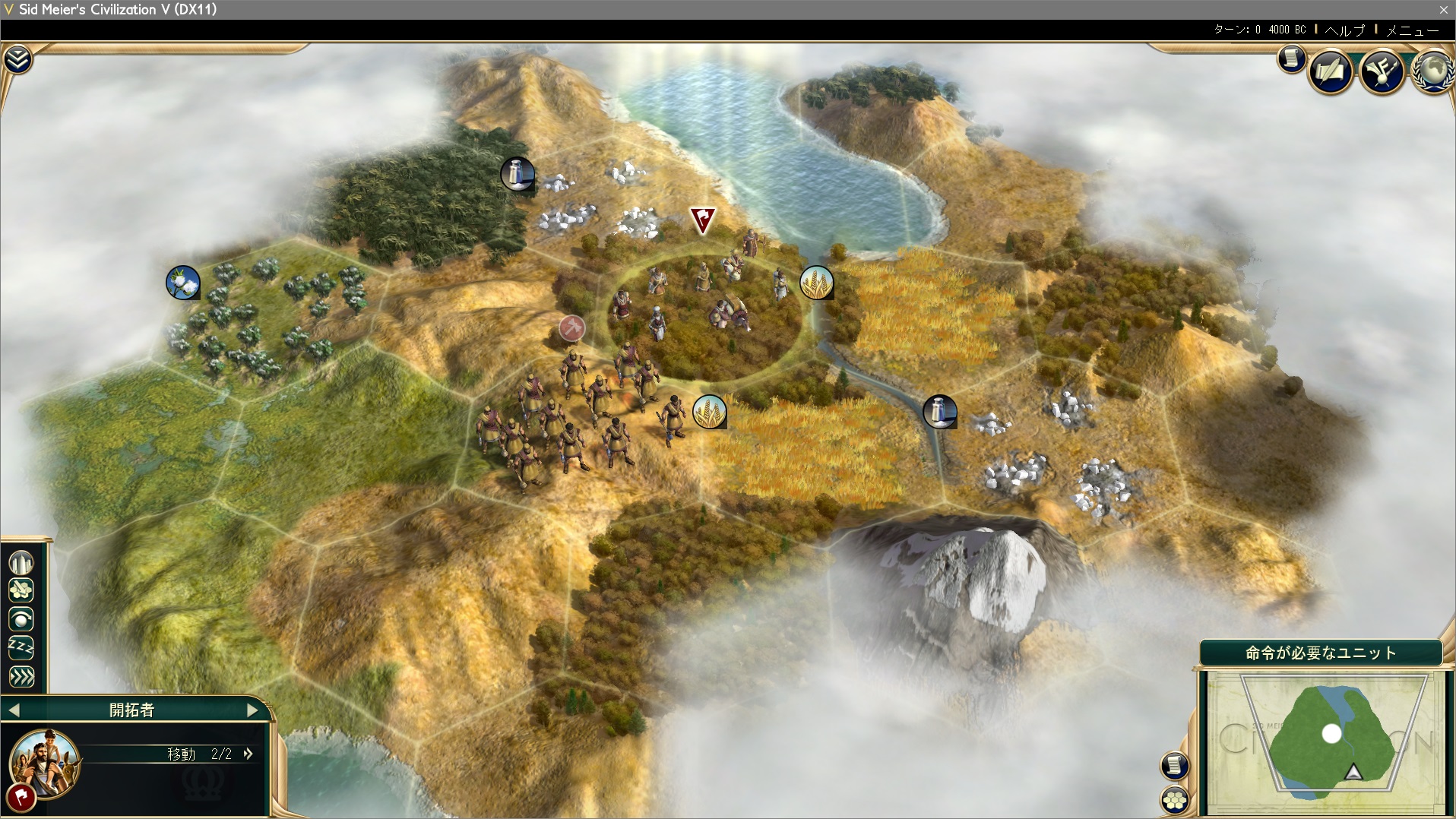Click the red flag unit button
Image resolution: width=1456 pixels, height=819 pixels.
21,797
